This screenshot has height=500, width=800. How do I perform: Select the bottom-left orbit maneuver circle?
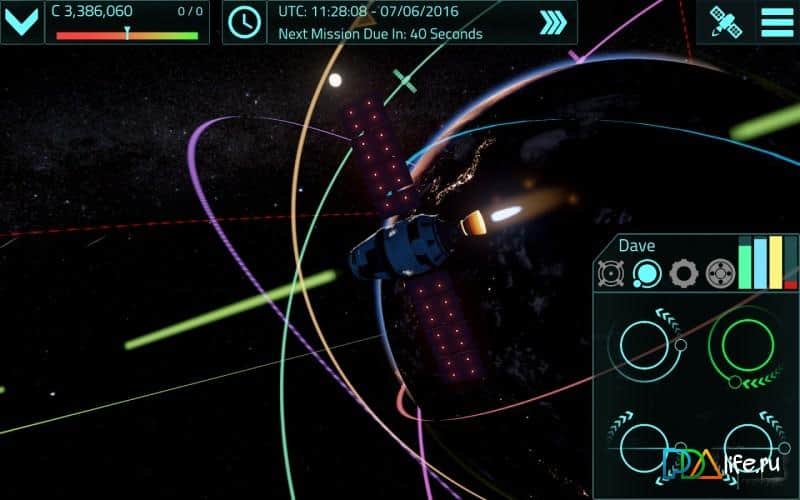(644, 446)
